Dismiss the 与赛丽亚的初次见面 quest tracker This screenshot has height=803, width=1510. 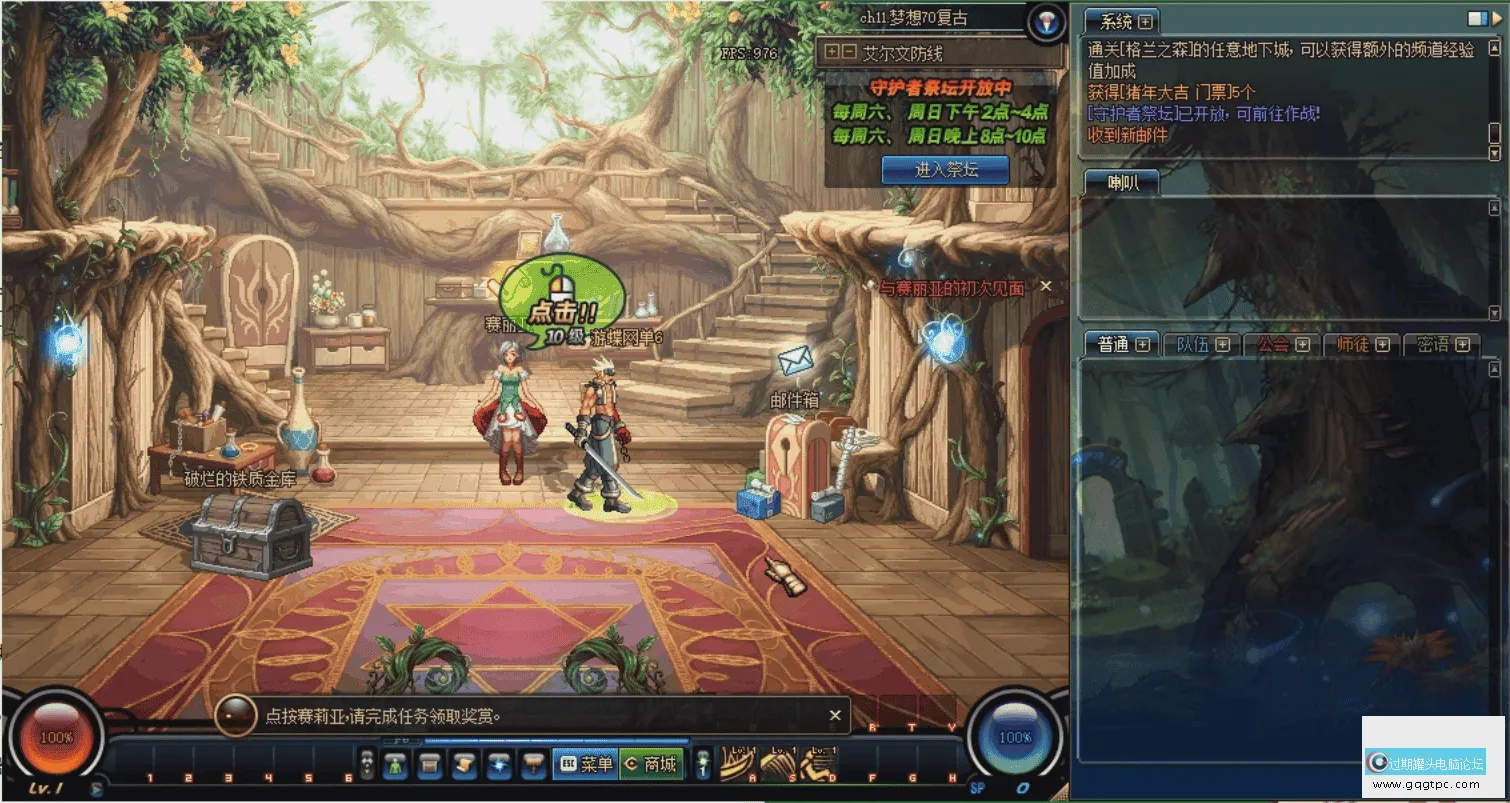coord(1046,287)
